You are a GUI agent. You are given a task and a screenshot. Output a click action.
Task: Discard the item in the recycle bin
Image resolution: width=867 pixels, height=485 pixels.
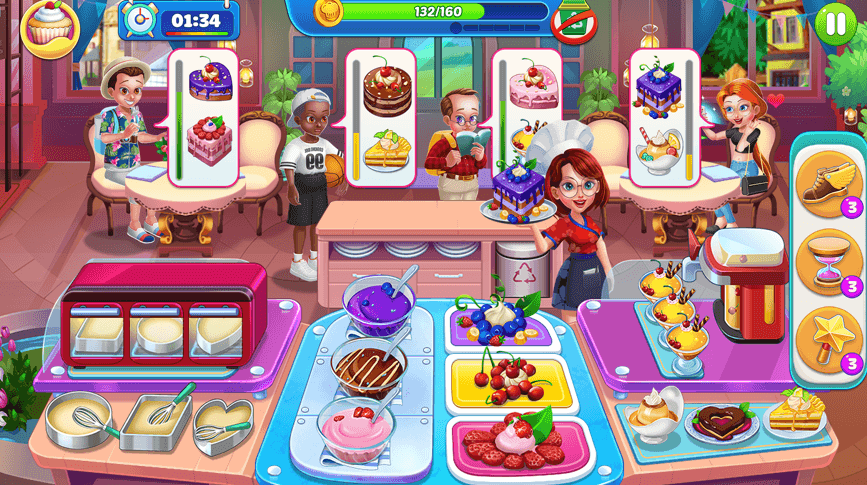pos(520,276)
